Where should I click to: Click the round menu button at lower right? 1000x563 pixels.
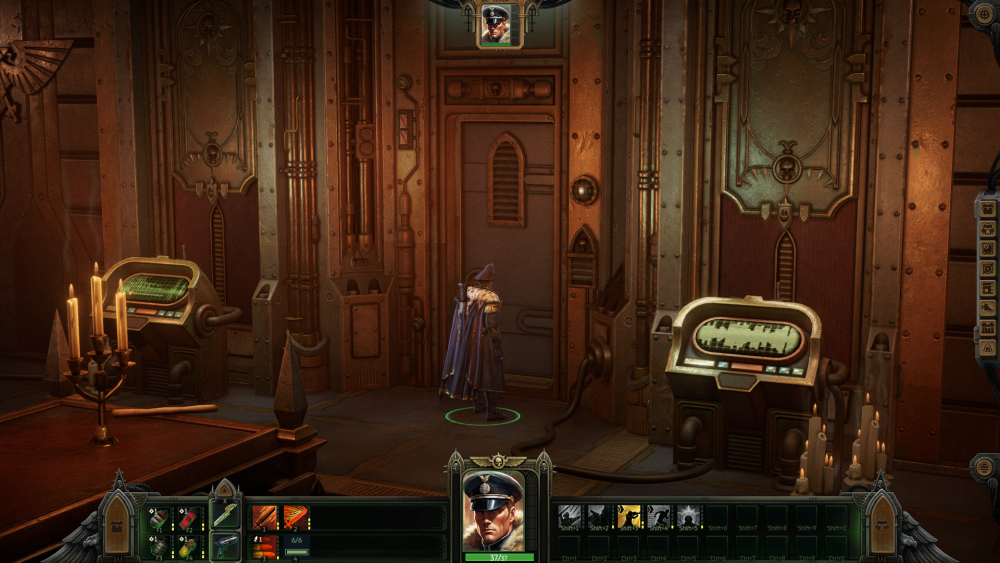(986, 470)
